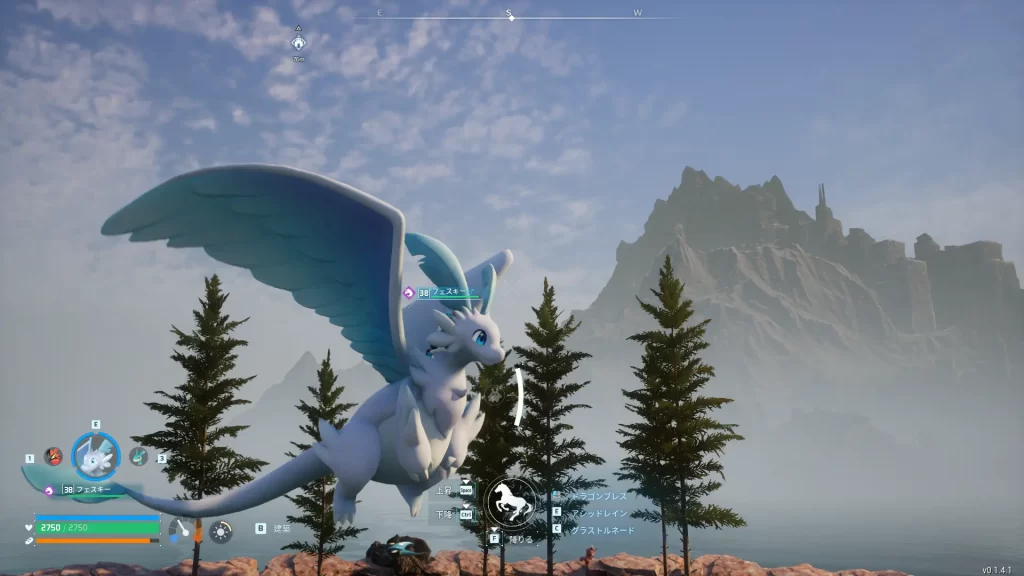Click the temperature gauge dial
Viewport: 1024px width, 576px height.
pyautogui.click(x=182, y=531)
